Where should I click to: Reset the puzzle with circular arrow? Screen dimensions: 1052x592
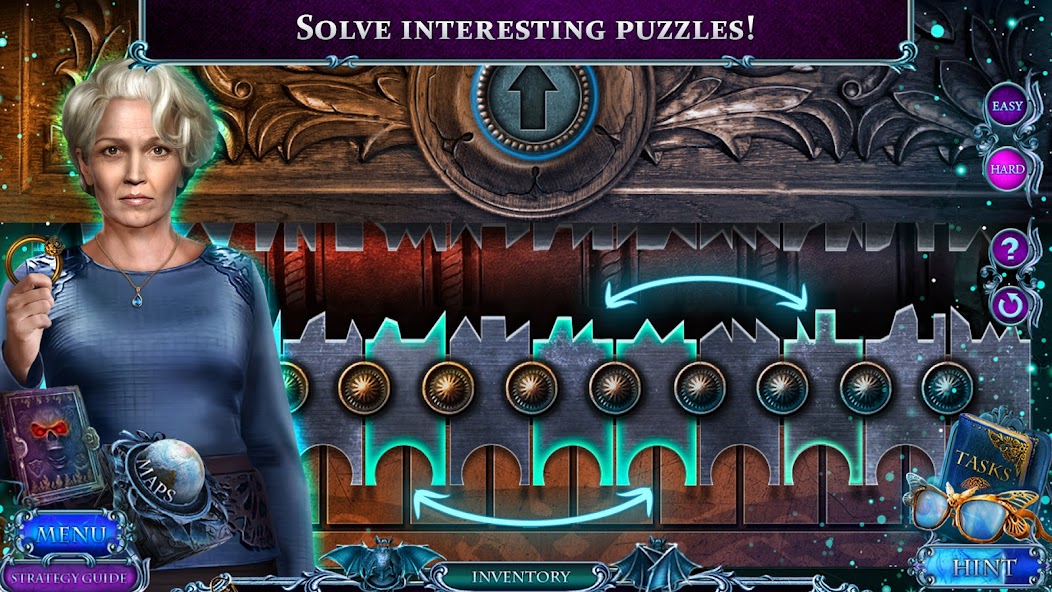tap(1008, 304)
